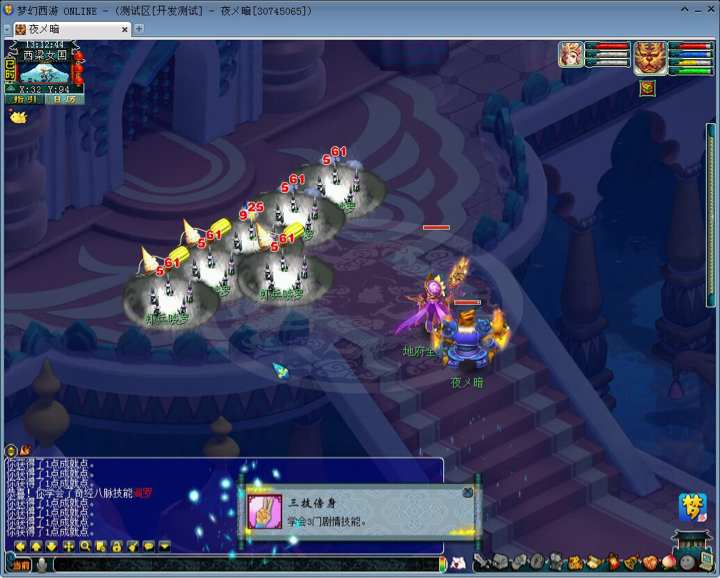Image resolution: width=720 pixels, height=578 pixels.
Task: Click the magnifier icon in chat toolbar
Action: (85, 547)
